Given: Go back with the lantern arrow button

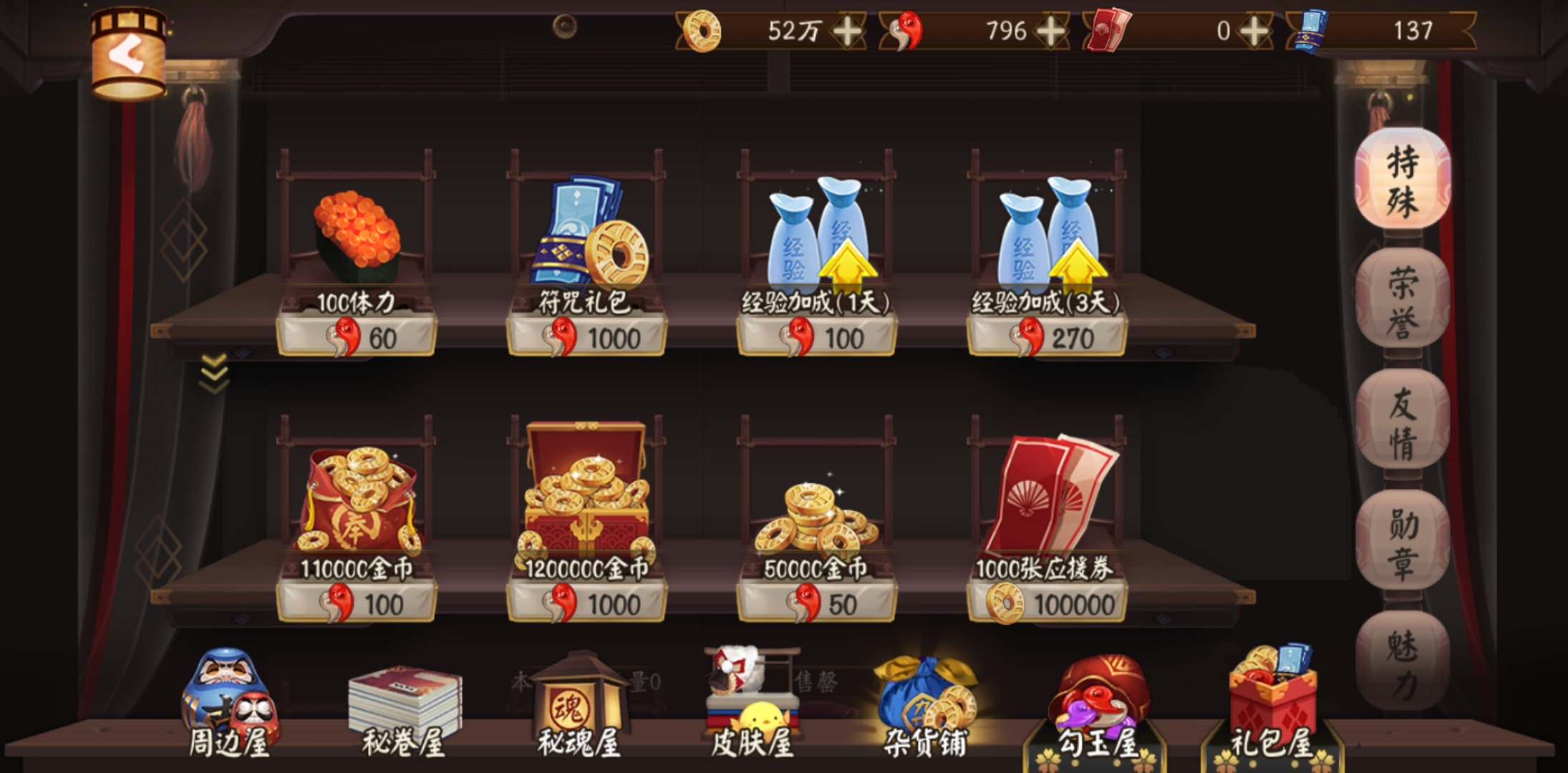Looking at the screenshot, I should point(129,54).
